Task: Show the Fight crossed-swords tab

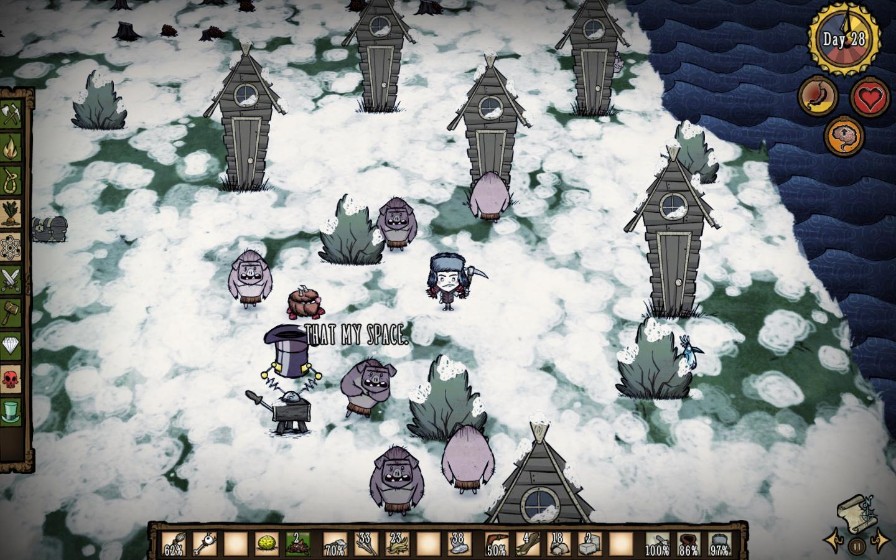Action: click(x=11, y=280)
